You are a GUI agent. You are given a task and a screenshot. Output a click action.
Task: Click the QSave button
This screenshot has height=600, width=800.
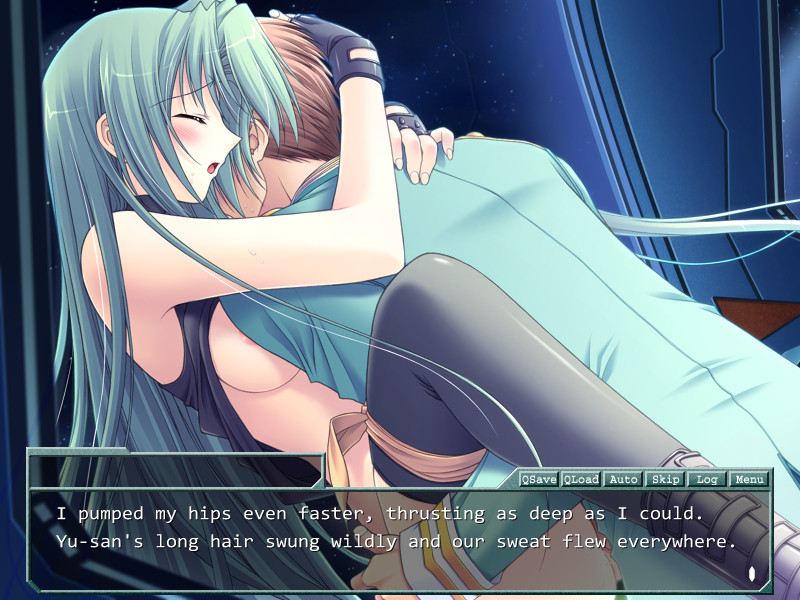(539, 479)
